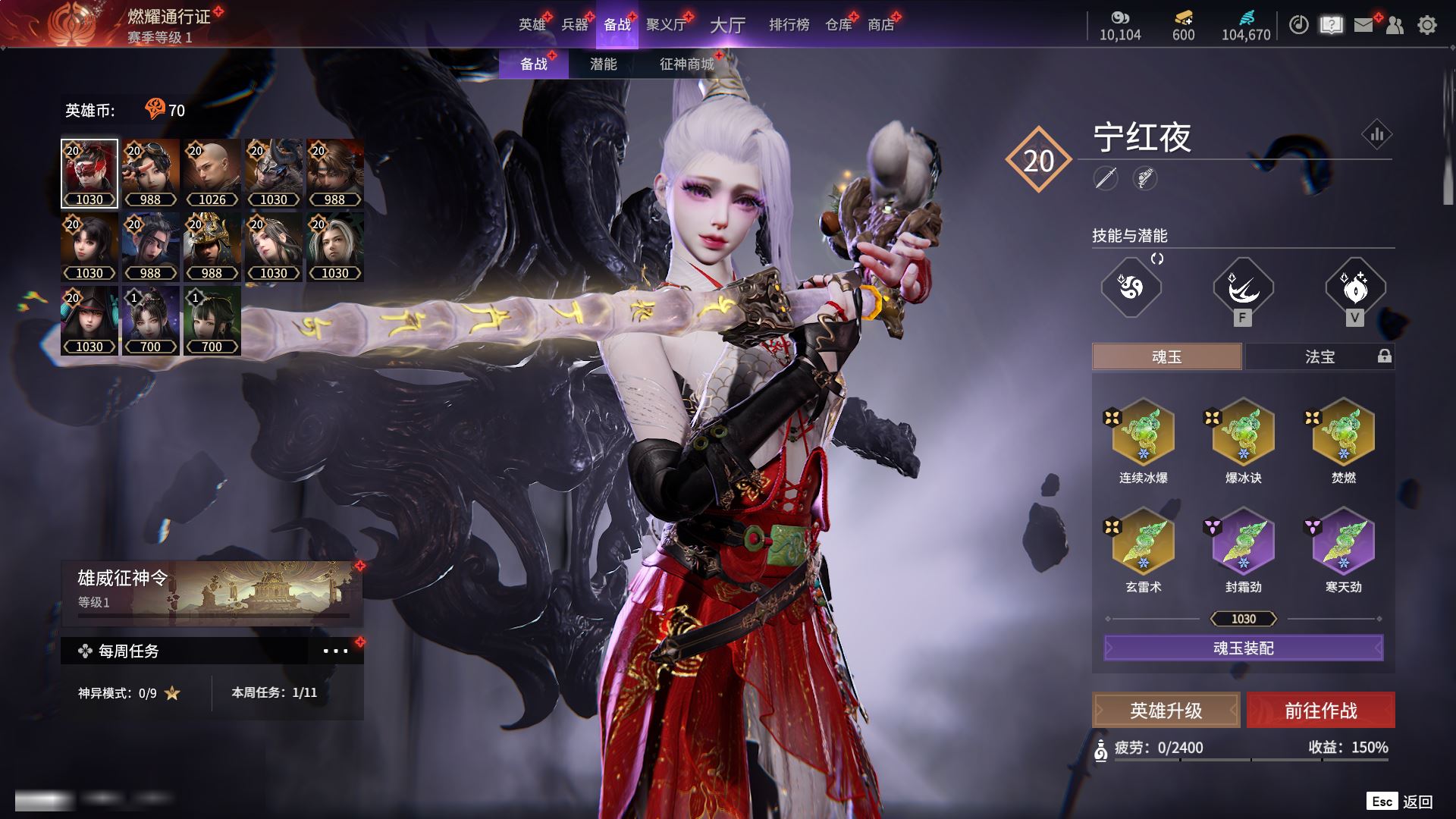Go to the 兵器 weapons menu

click(x=575, y=25)
